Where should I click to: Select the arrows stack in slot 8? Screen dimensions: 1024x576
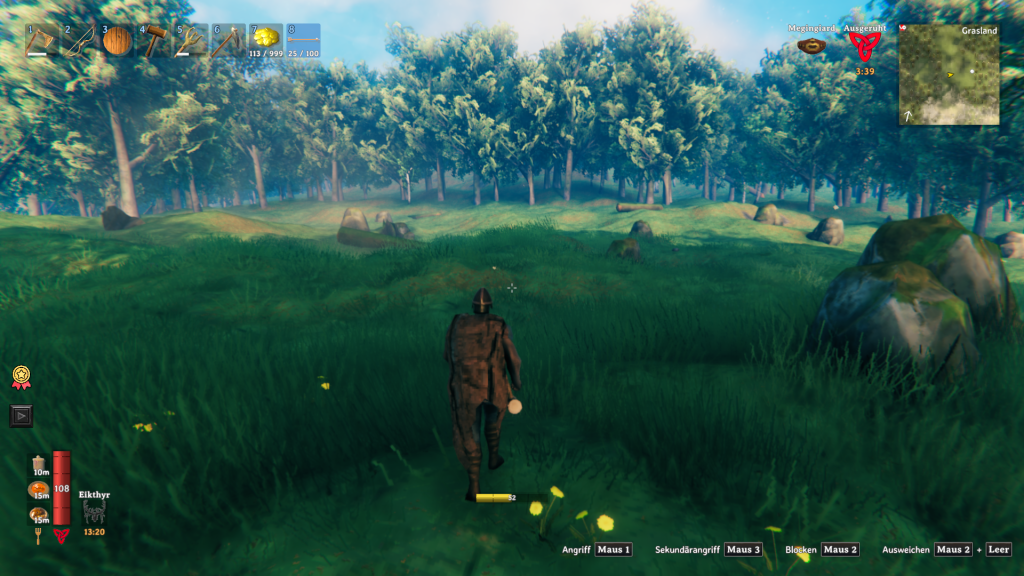[303, 40]
